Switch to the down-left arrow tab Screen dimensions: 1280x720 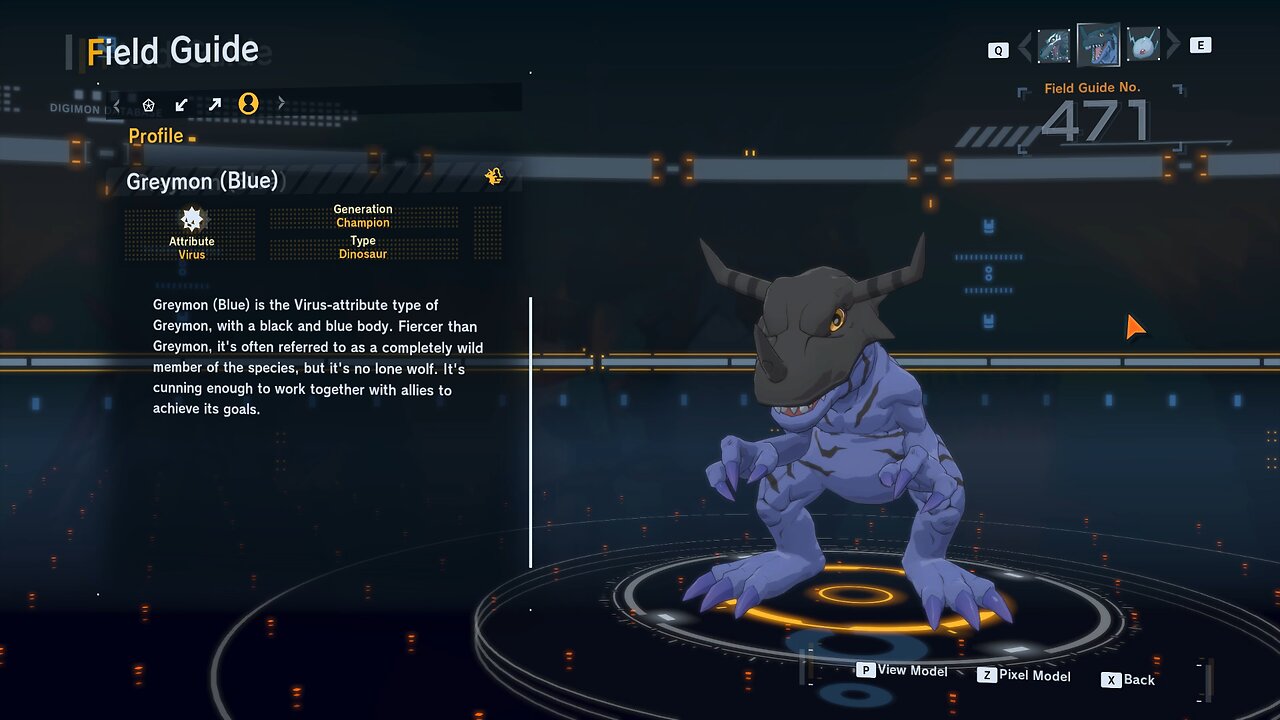pyautogui.click(x=182, y=104)
